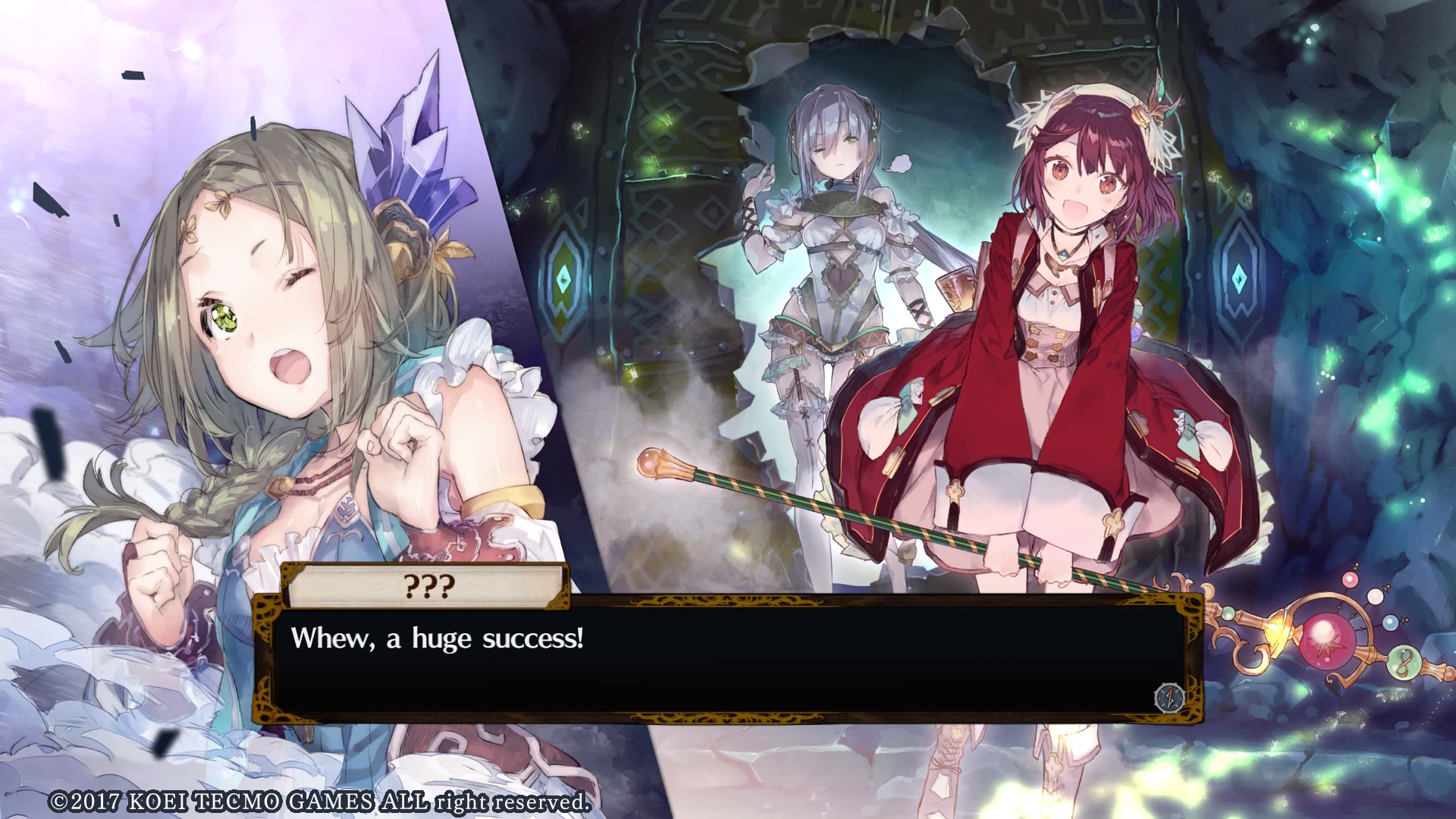This screenshot has width=1456, height=819.
Task: Click the red compass needle
Action: click(x=1172, y=692)
